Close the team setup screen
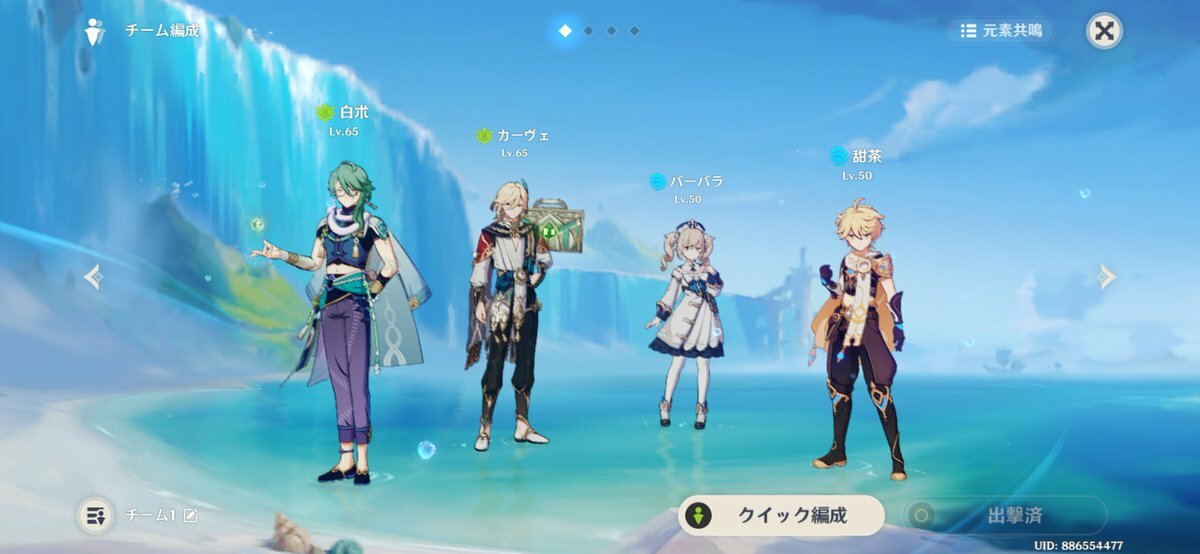Screen dimensions: 1200x554 coord(1104,30)
